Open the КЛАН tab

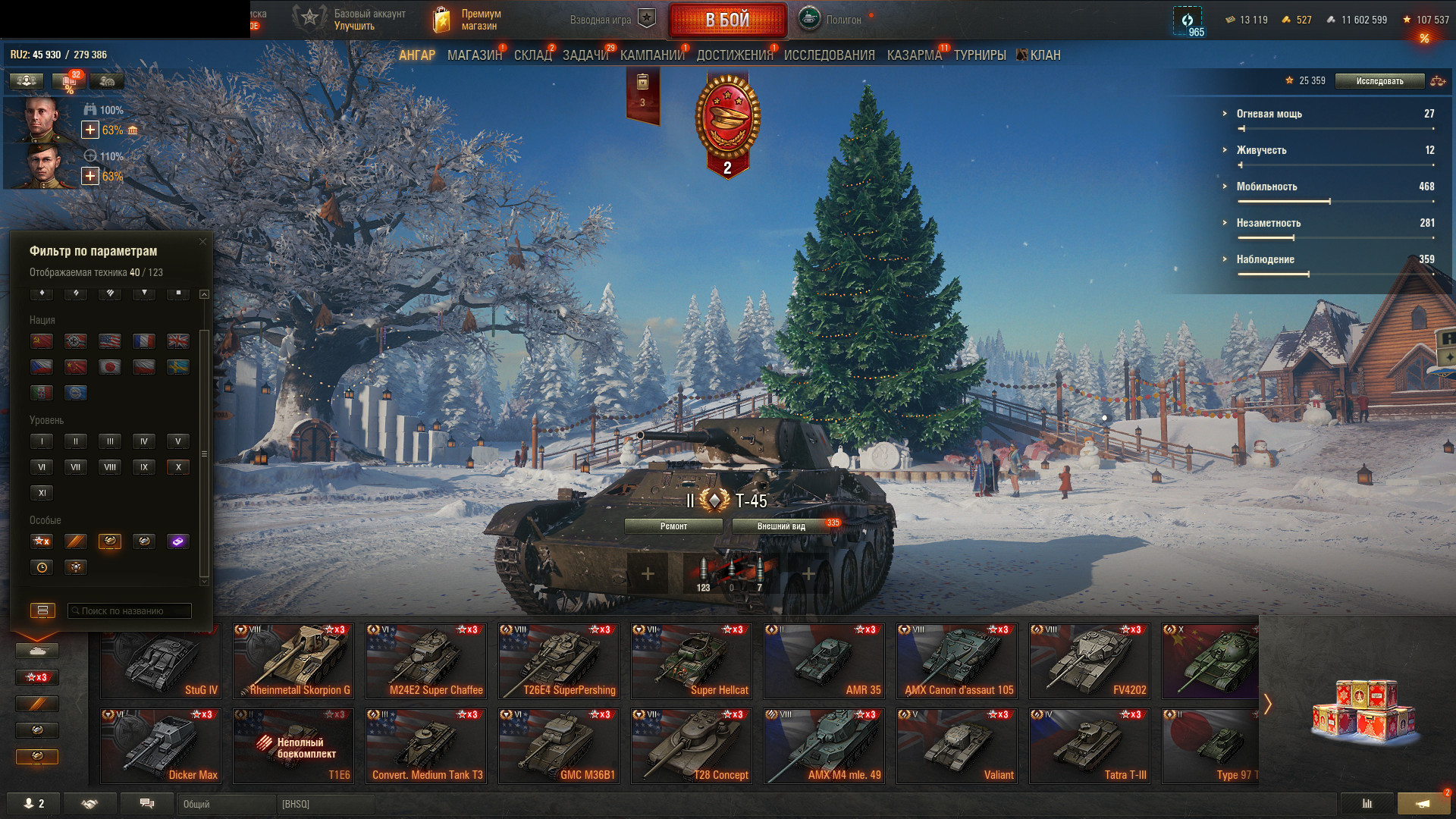pos(1044,55)
